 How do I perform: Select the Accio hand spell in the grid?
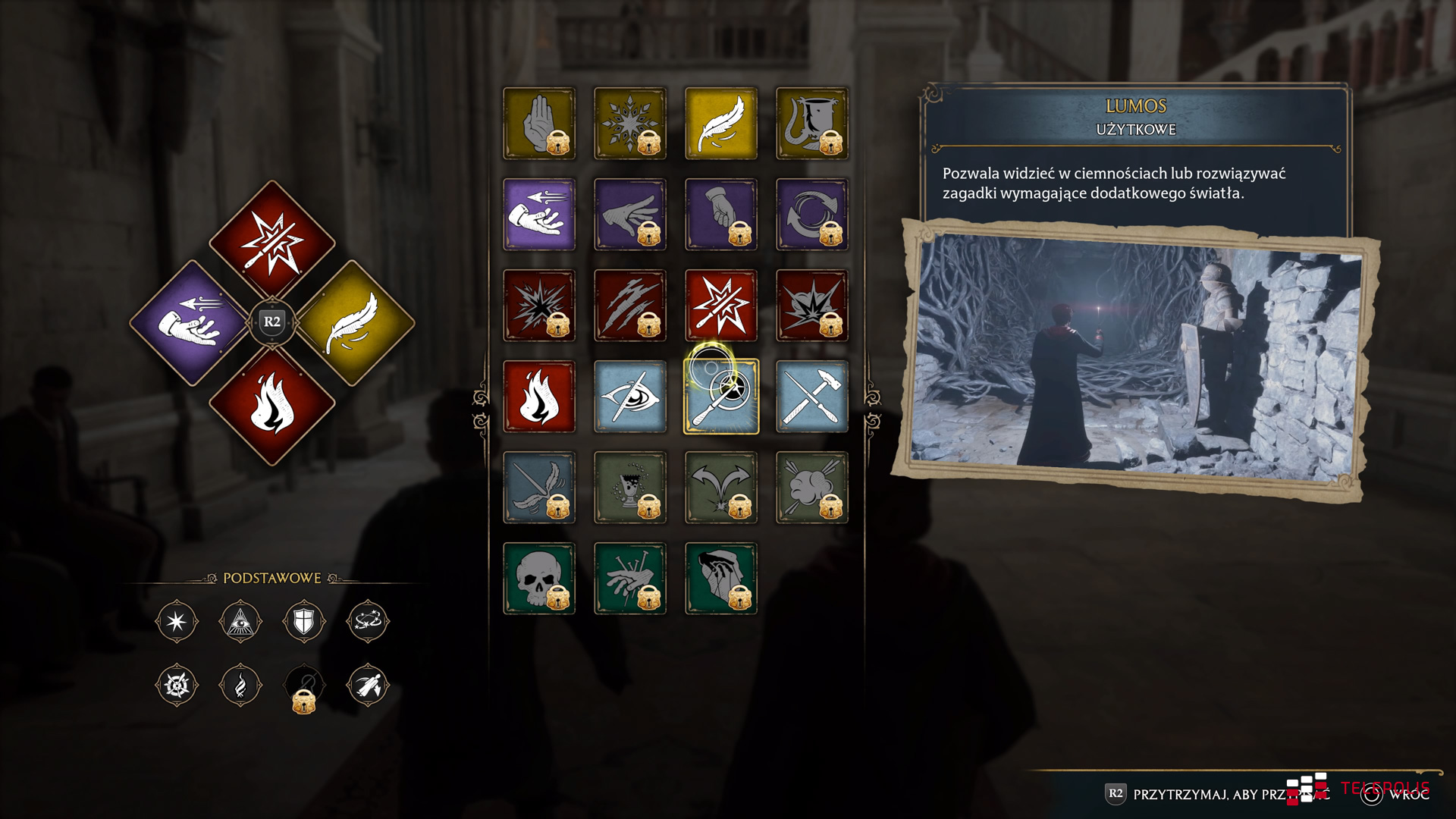[538, 215]
